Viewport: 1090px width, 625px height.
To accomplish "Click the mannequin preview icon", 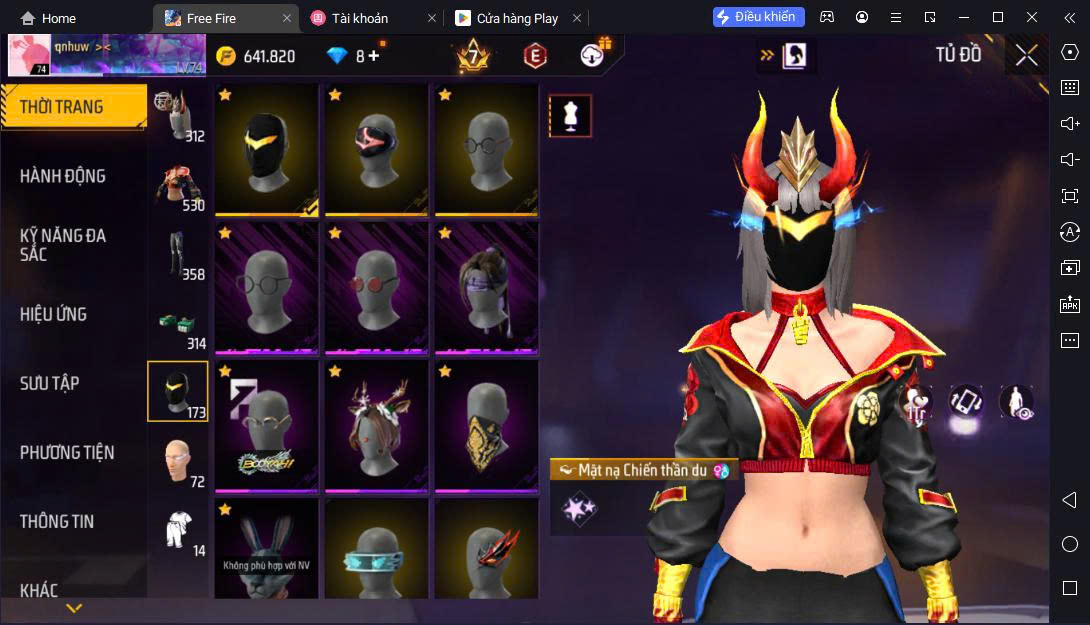I will 571,116.
